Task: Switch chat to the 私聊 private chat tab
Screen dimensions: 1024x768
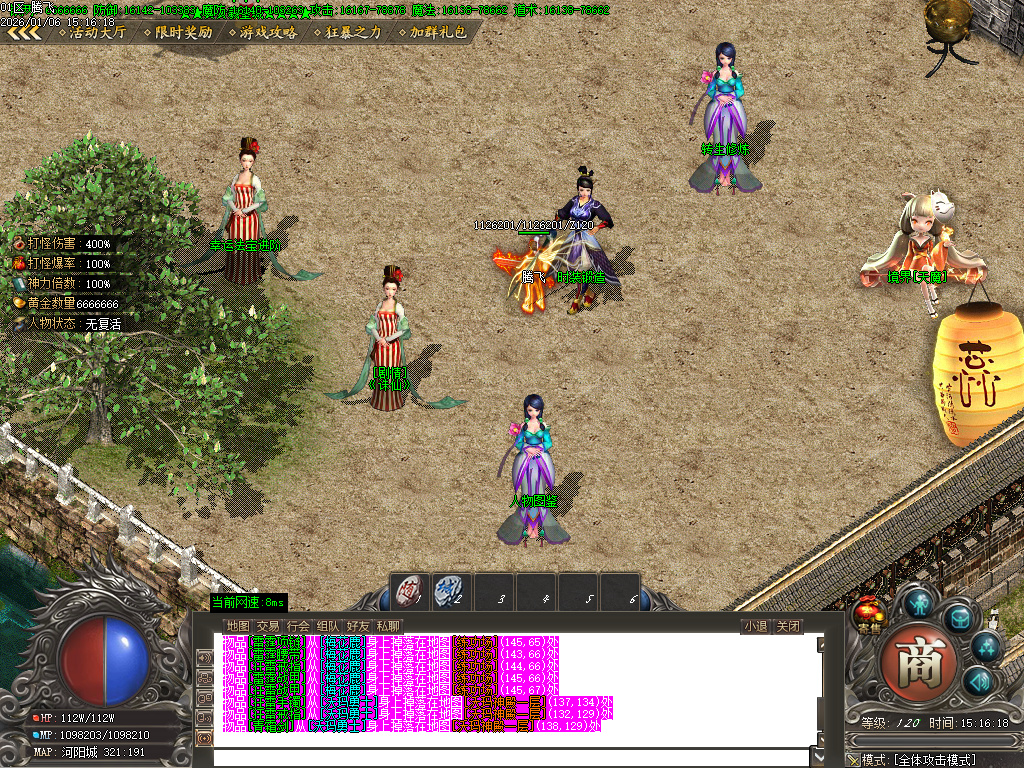Action: pyautogui.click(x=388, y=626)
